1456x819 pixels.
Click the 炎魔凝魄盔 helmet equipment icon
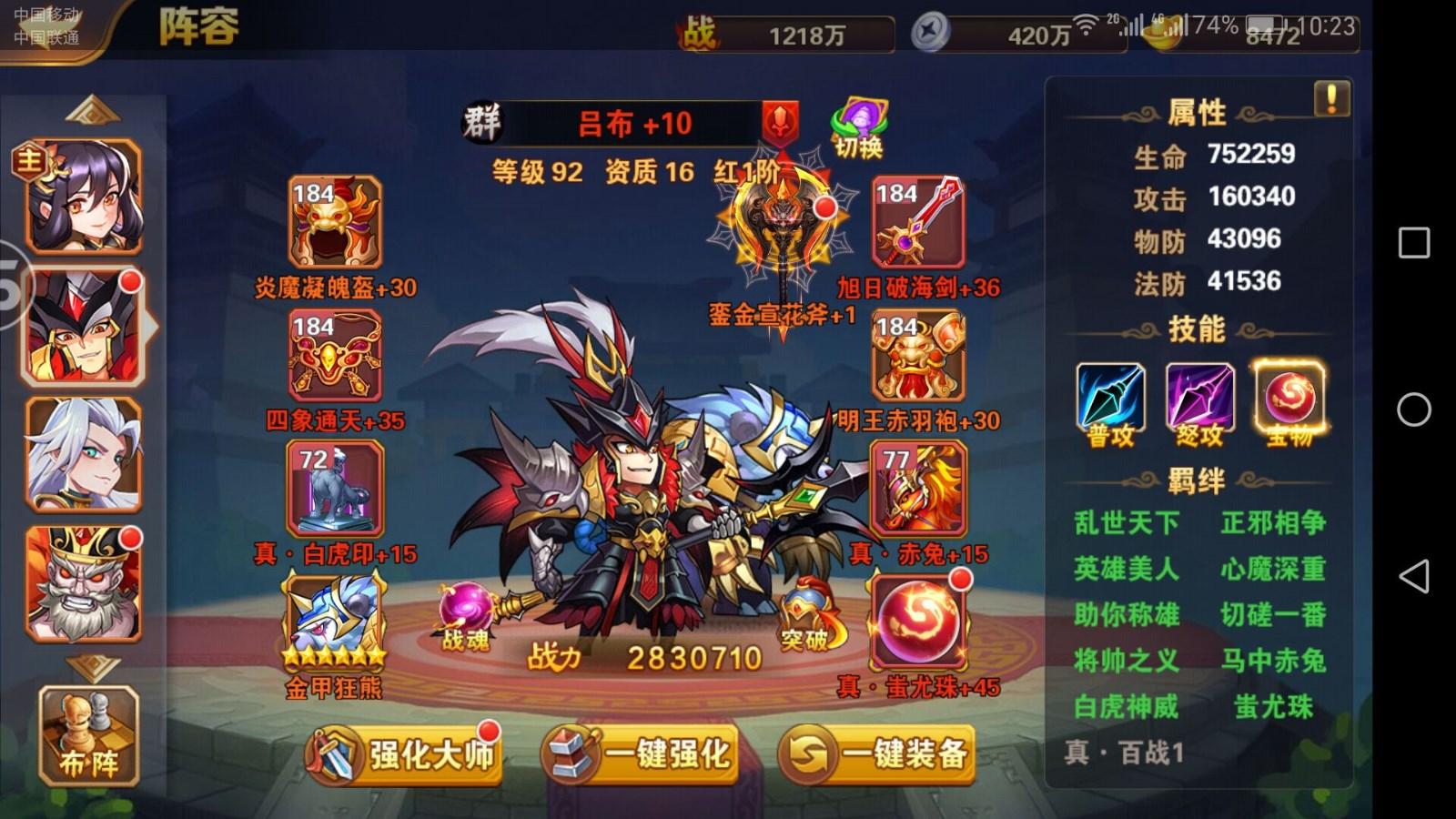[332, 222]
